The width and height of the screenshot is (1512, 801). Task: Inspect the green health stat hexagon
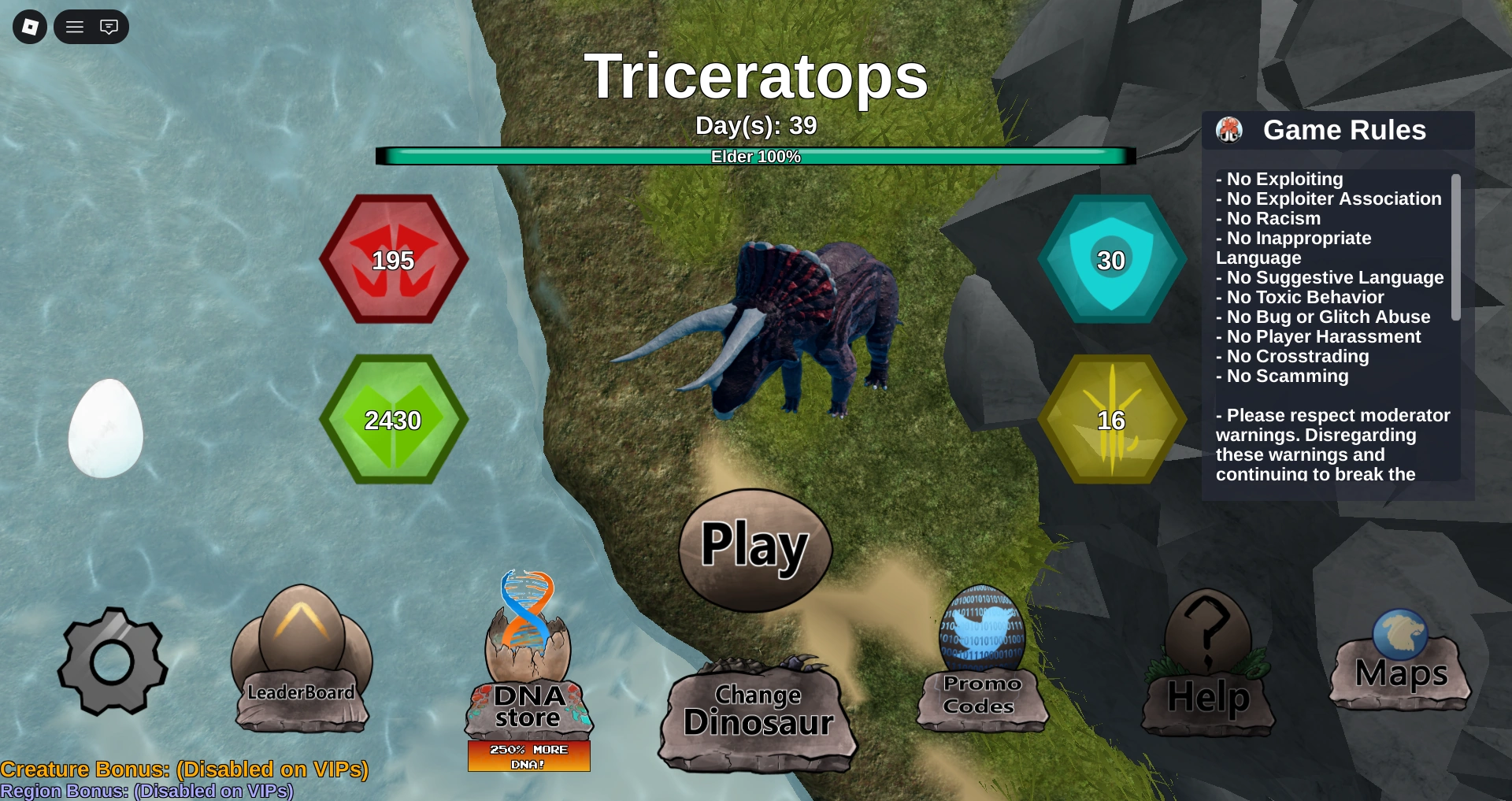[394, 420]
